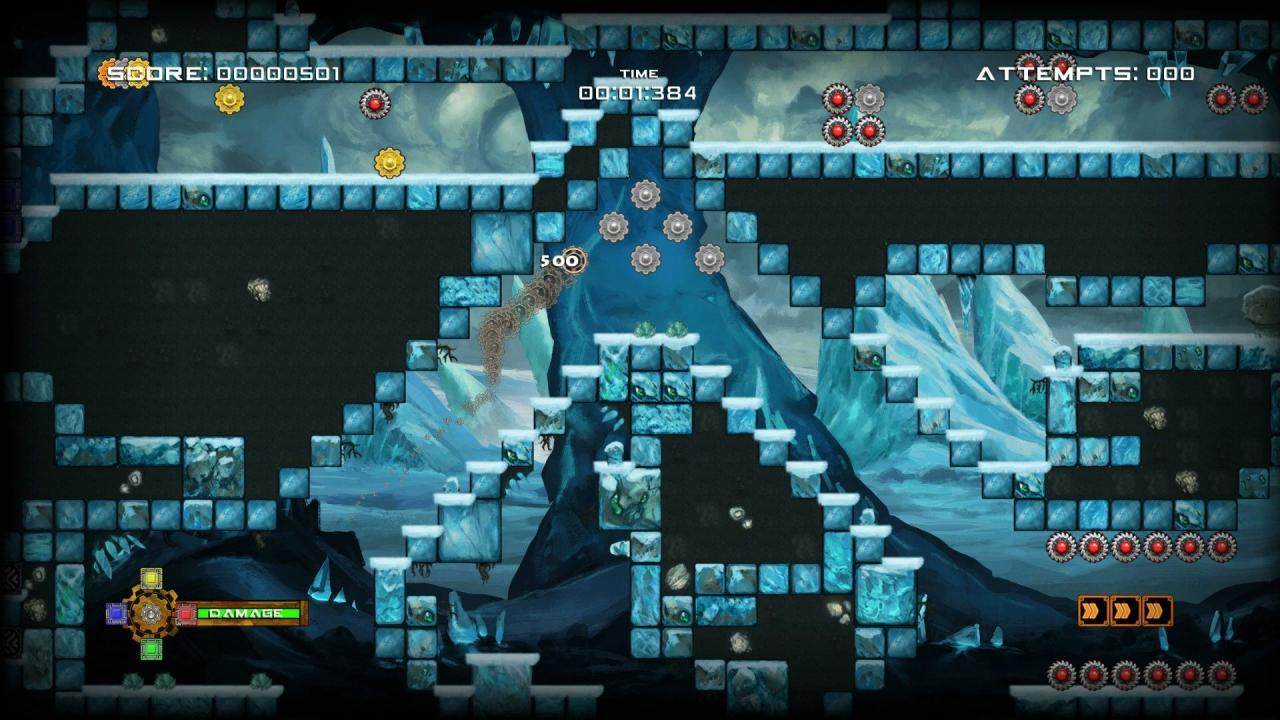
Task: Click the far top-right red saw blade
Action: [x=1252, y=101]
